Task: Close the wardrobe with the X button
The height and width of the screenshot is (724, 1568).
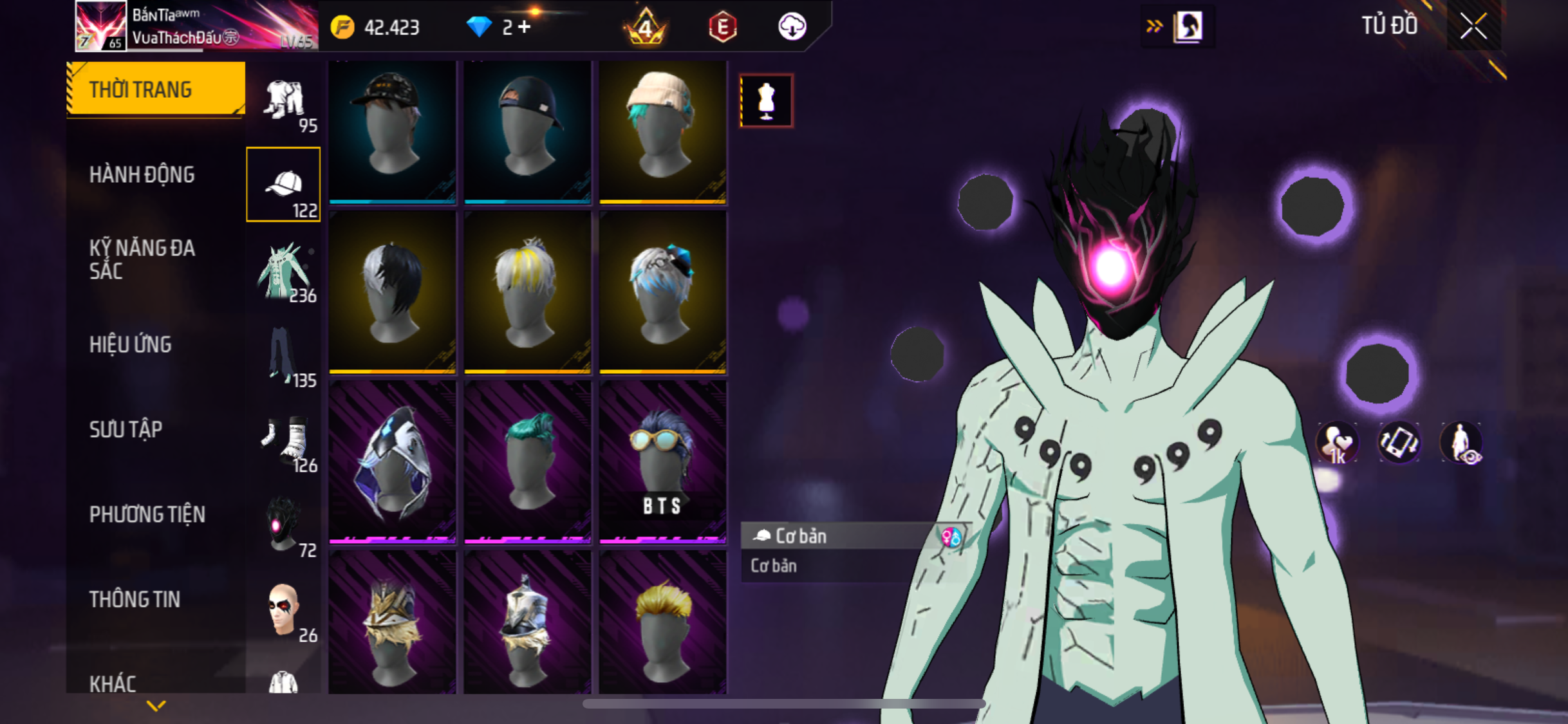Action: click(1473, 26)
